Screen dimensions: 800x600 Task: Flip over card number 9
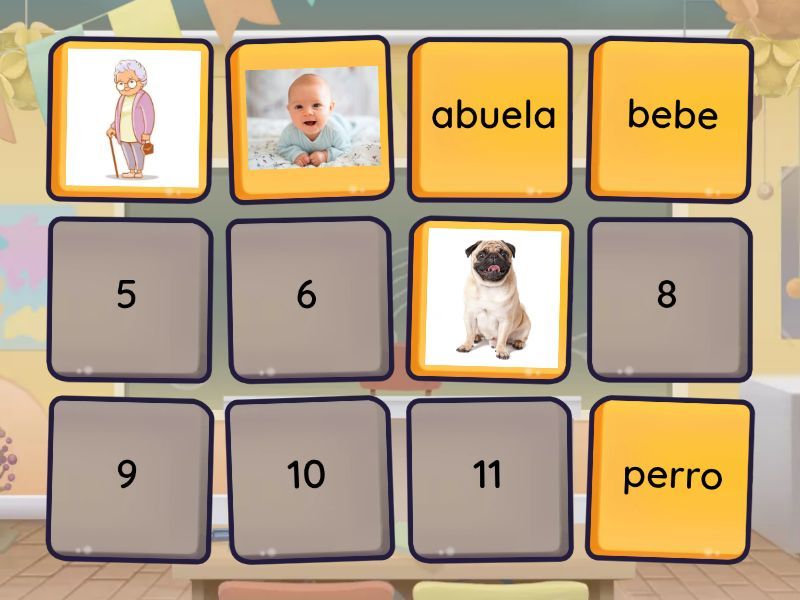(128, 476)
